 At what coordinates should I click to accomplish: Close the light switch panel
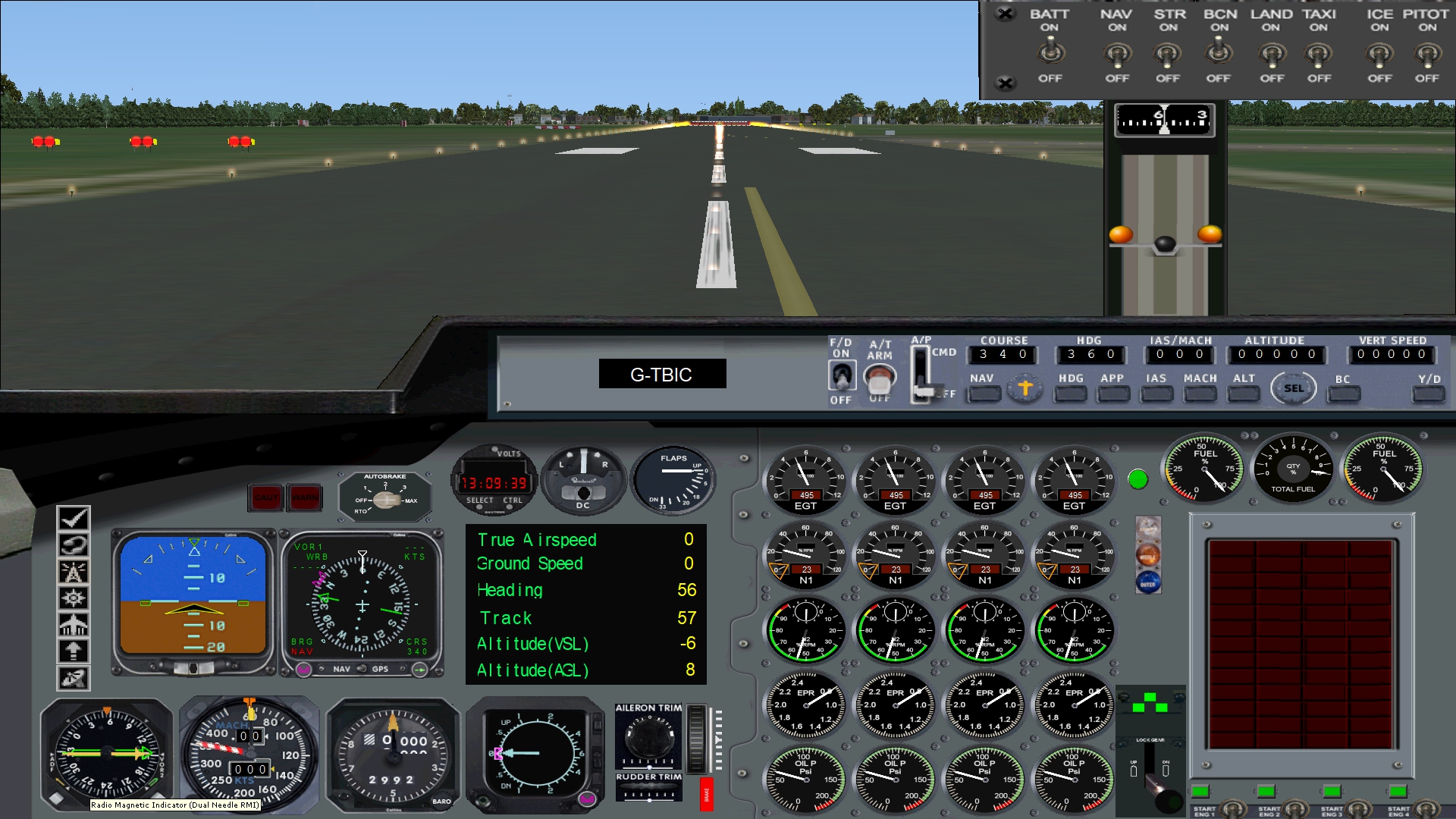[1005, 14]
